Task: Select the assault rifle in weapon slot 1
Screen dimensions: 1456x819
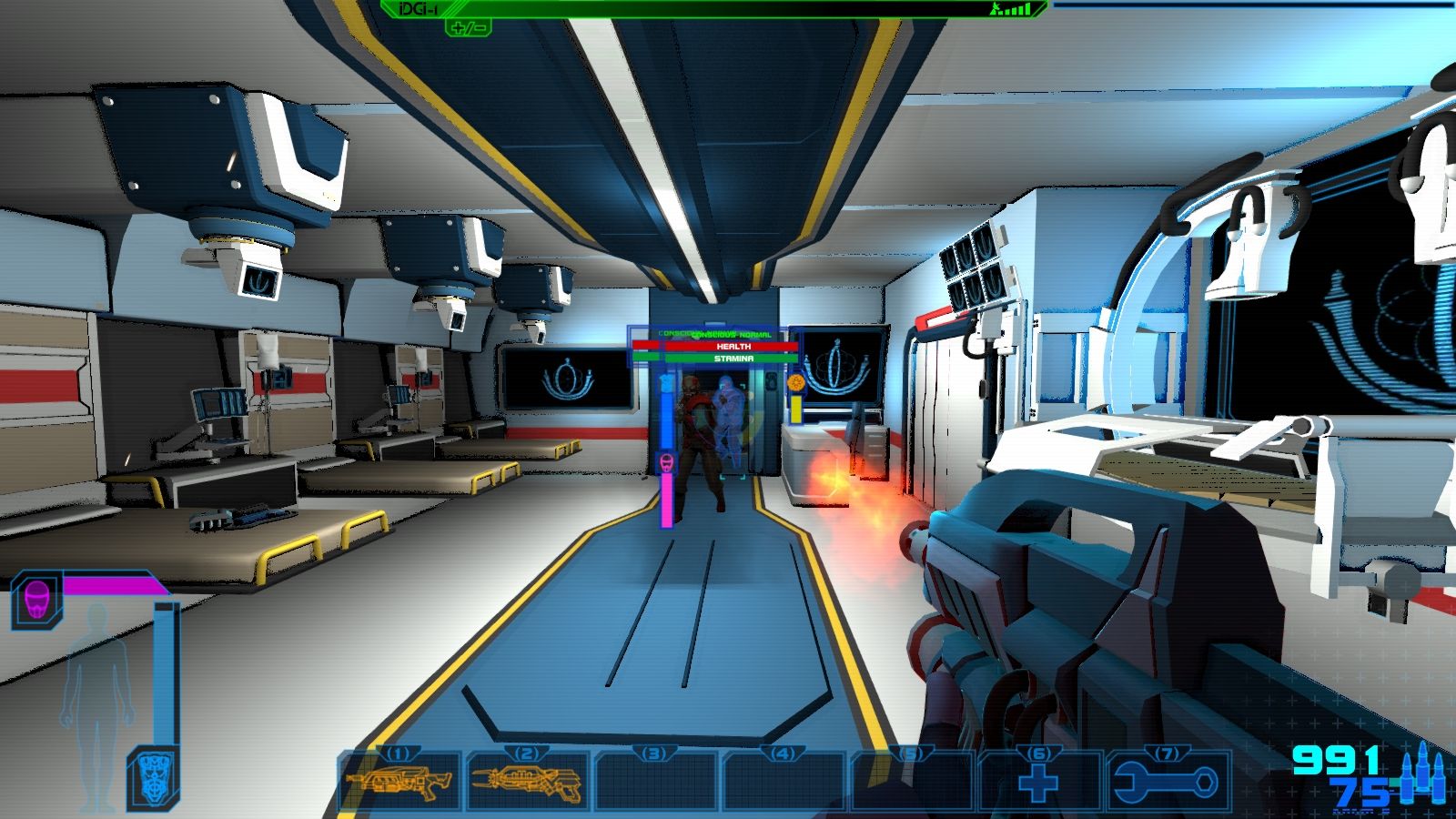Action: pos(400,783)
